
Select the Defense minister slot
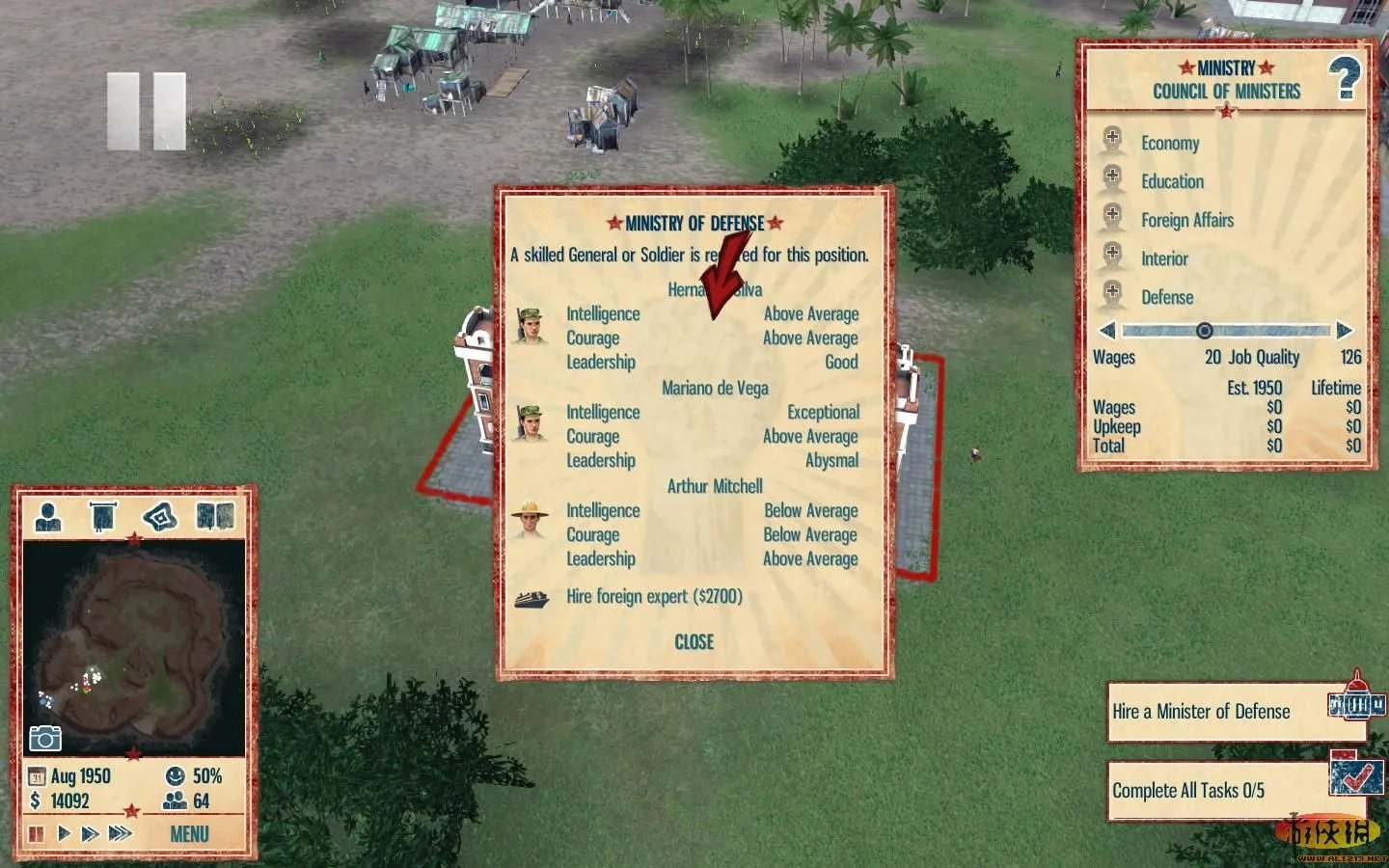(x=1166, y=298)
